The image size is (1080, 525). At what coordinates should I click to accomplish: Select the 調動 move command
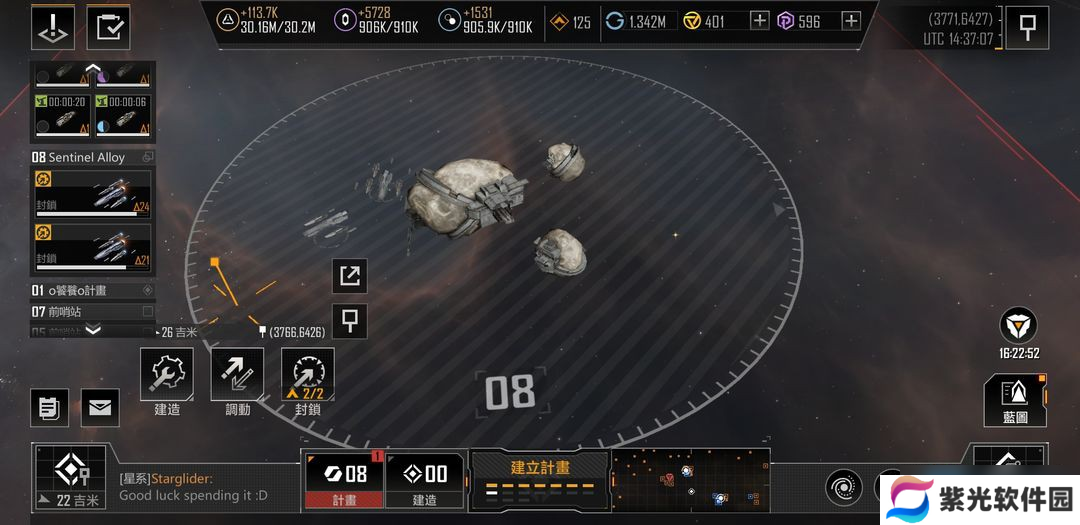tap(237, 375)
